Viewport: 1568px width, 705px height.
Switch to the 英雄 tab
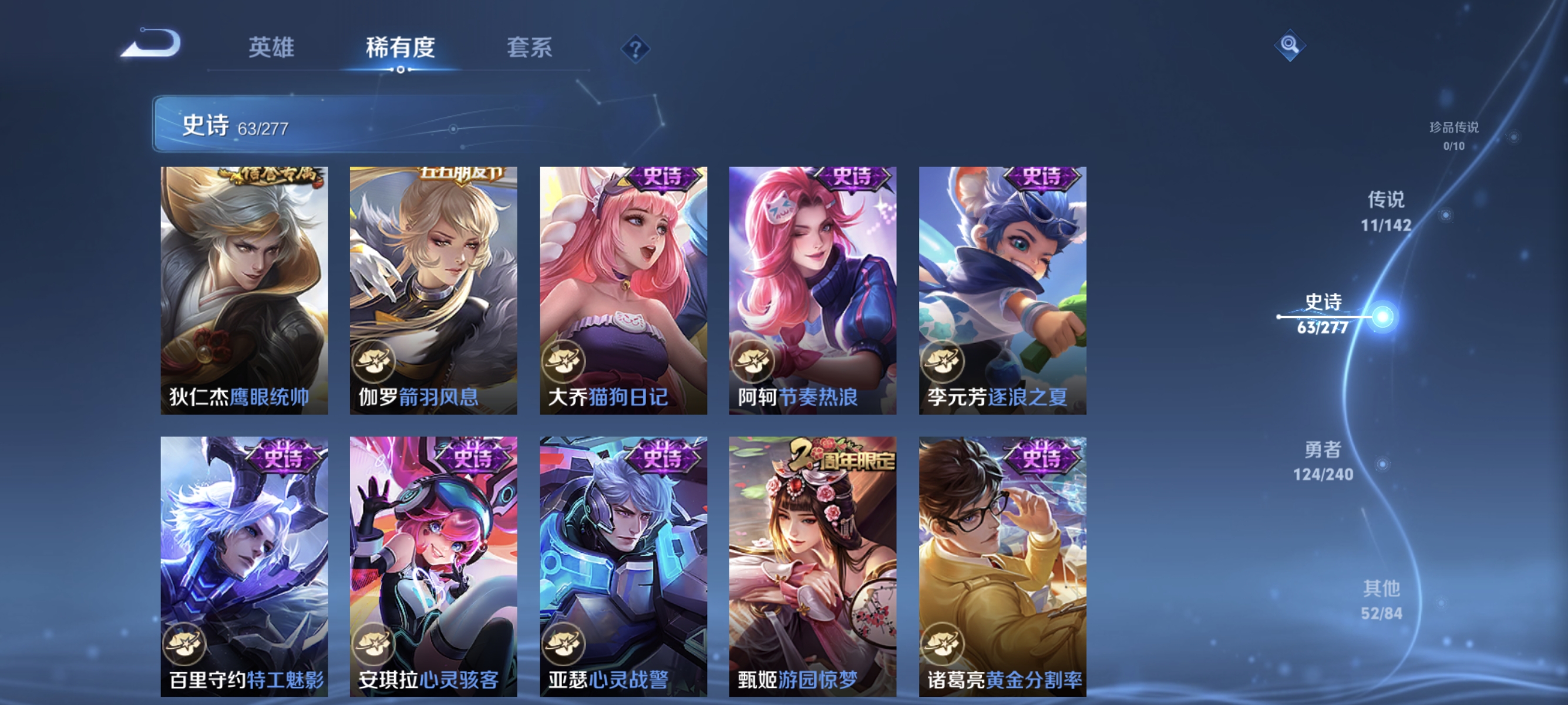tap(271, 48)
